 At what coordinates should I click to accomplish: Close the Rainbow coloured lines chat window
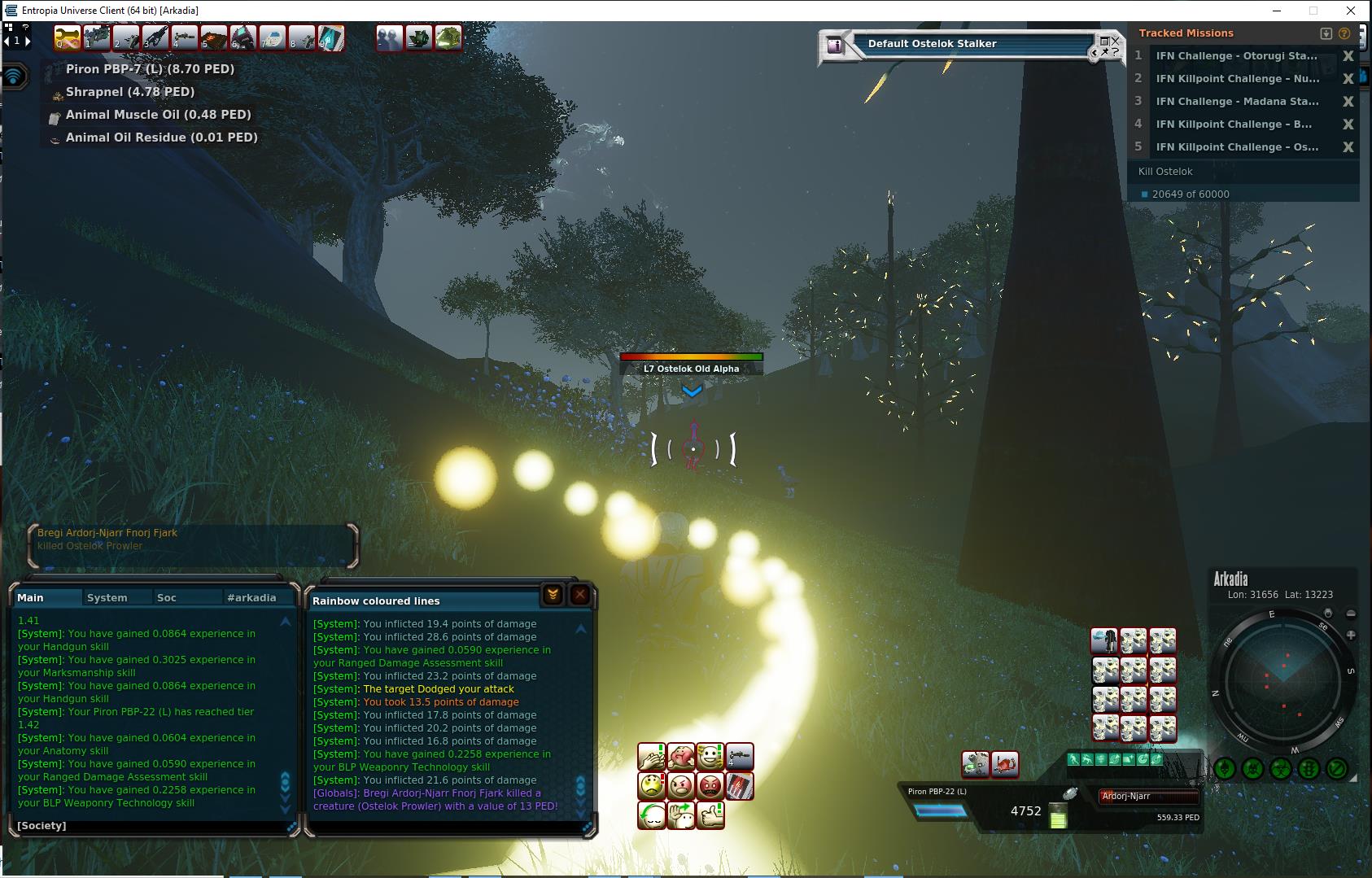(579, 595)
